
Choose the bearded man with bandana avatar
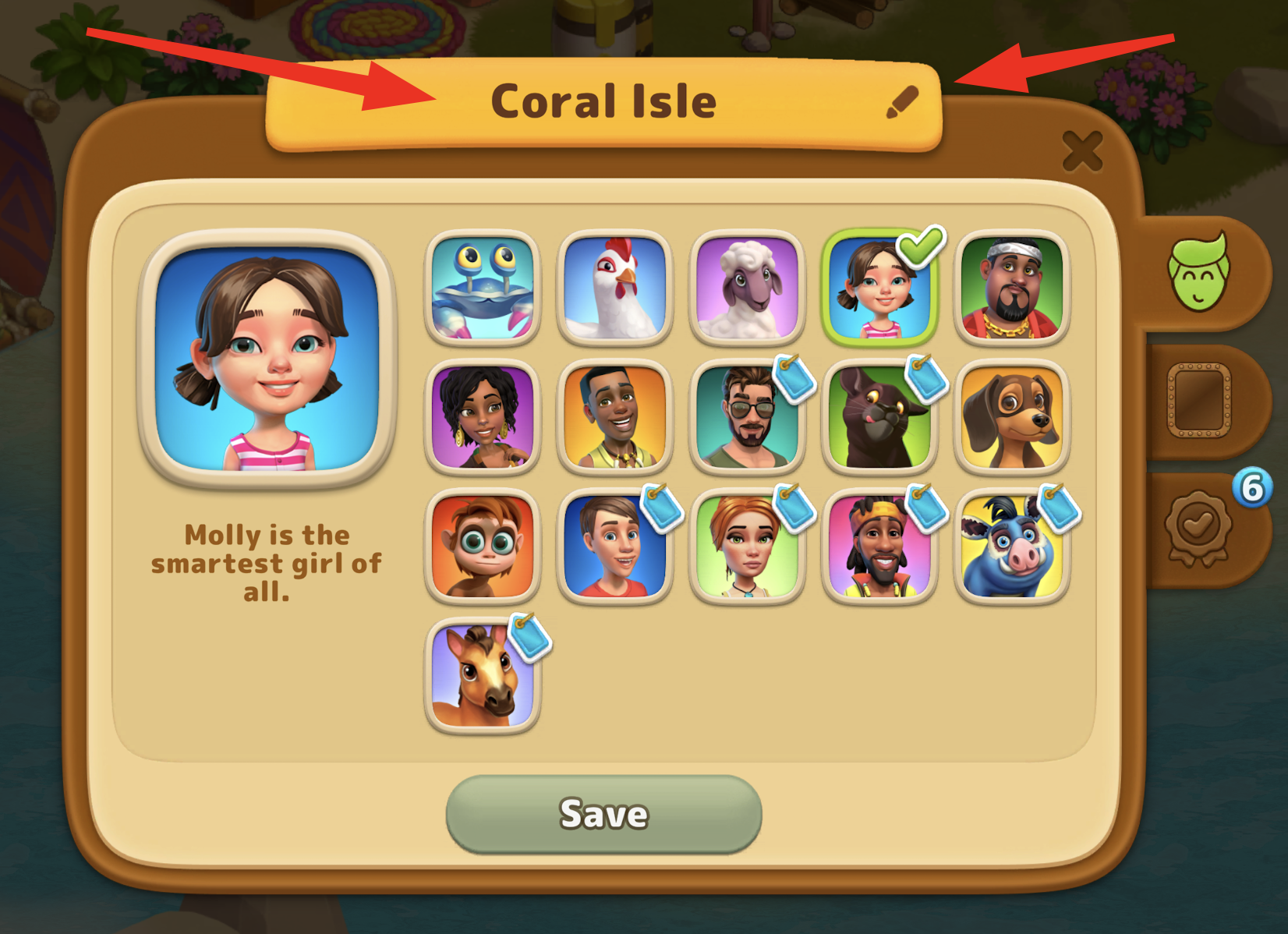(1011, 288)
